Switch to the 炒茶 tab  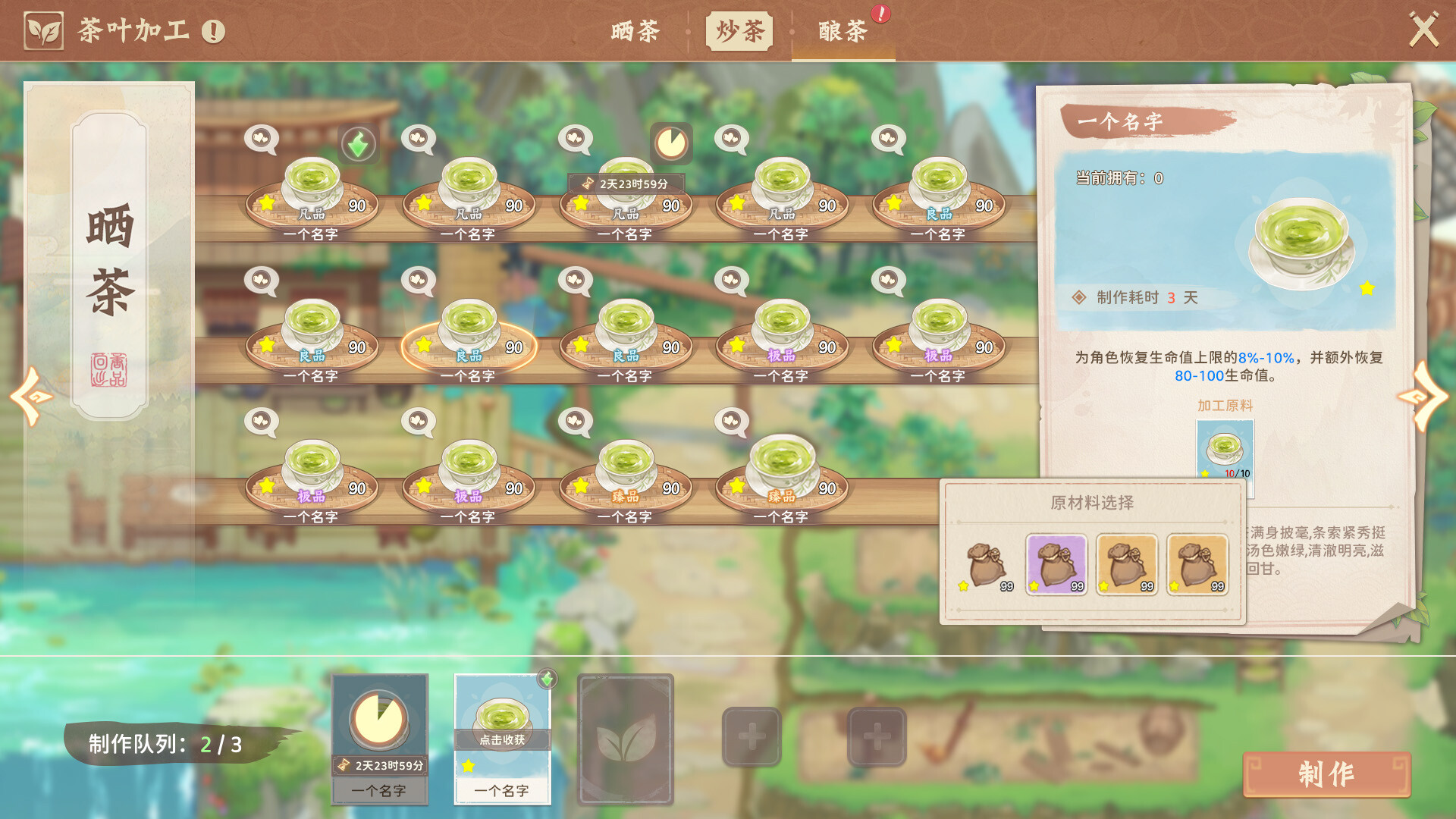pos(739,32)
